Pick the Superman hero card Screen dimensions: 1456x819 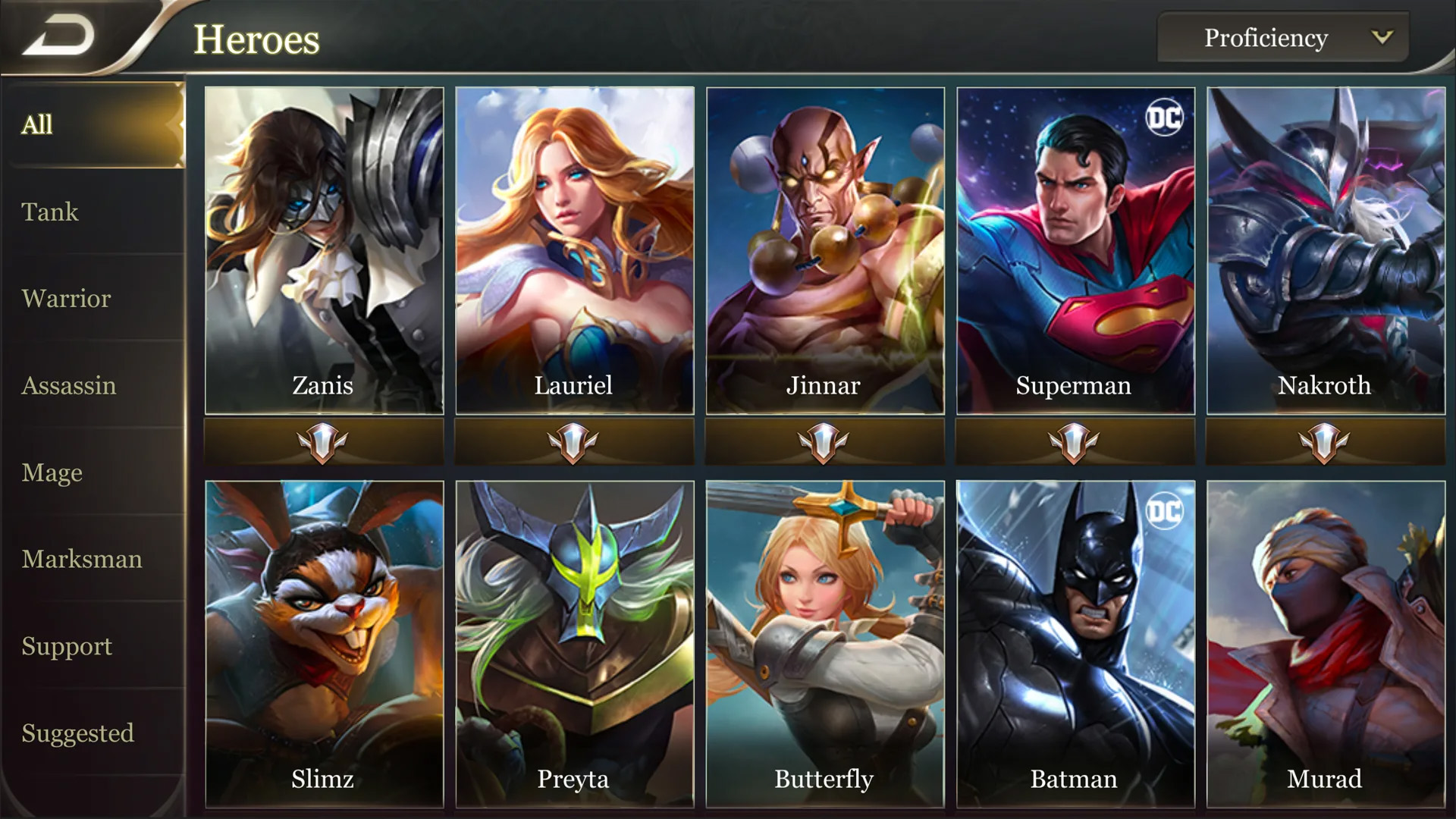1075,250
